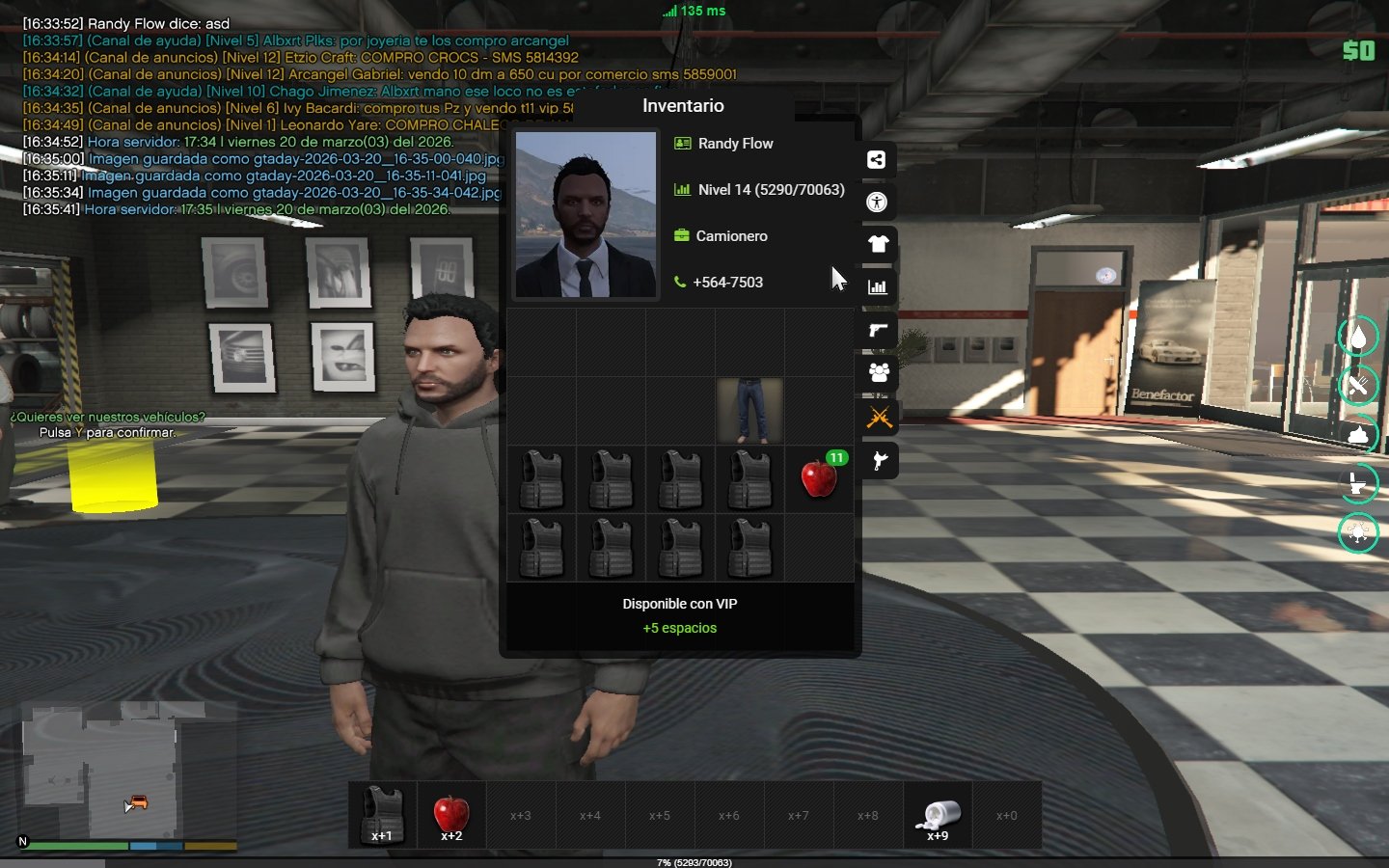Click Randy Flow's character portrait
This screenshot has width=1389, height=868.
(x=585, y=214)
